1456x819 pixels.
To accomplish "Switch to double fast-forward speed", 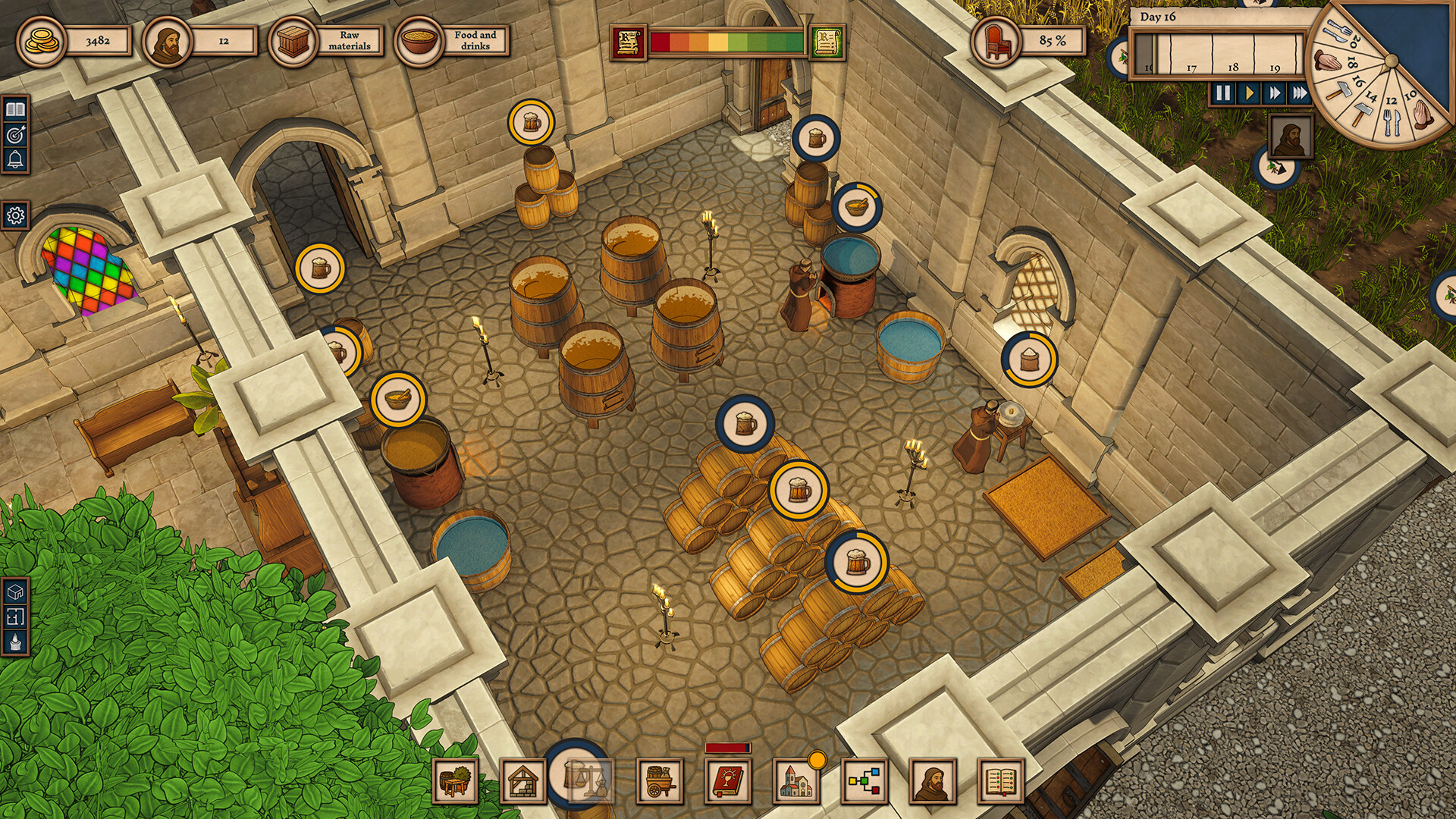I will (x=1275, y=93).
